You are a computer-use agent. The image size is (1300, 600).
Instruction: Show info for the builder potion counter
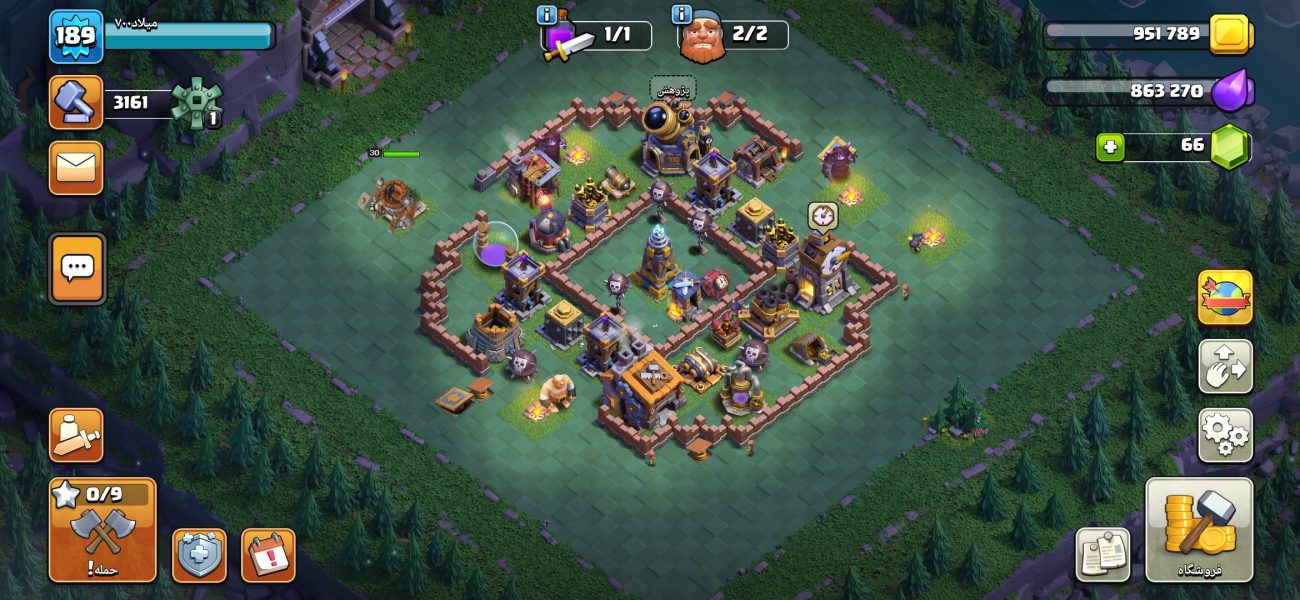tap(547, 15)
